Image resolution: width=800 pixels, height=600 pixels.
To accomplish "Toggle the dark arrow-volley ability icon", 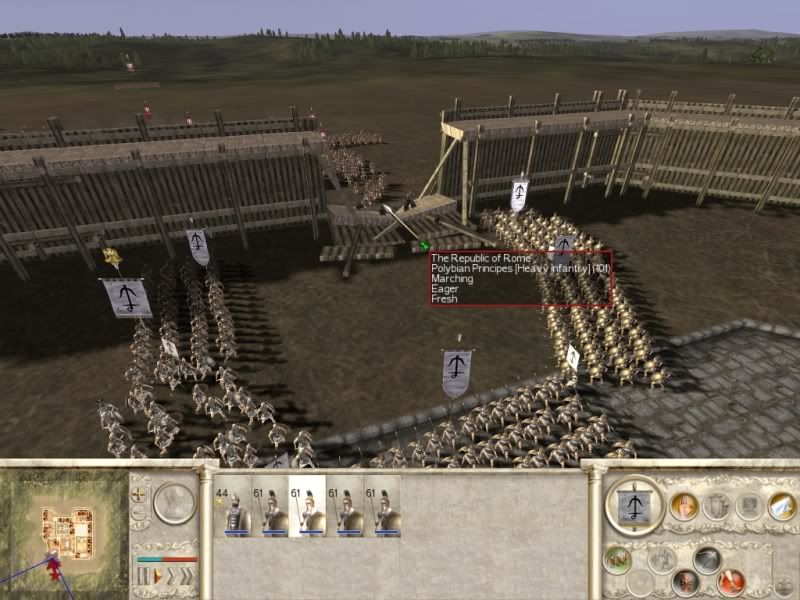I will [x=707, y=560].
